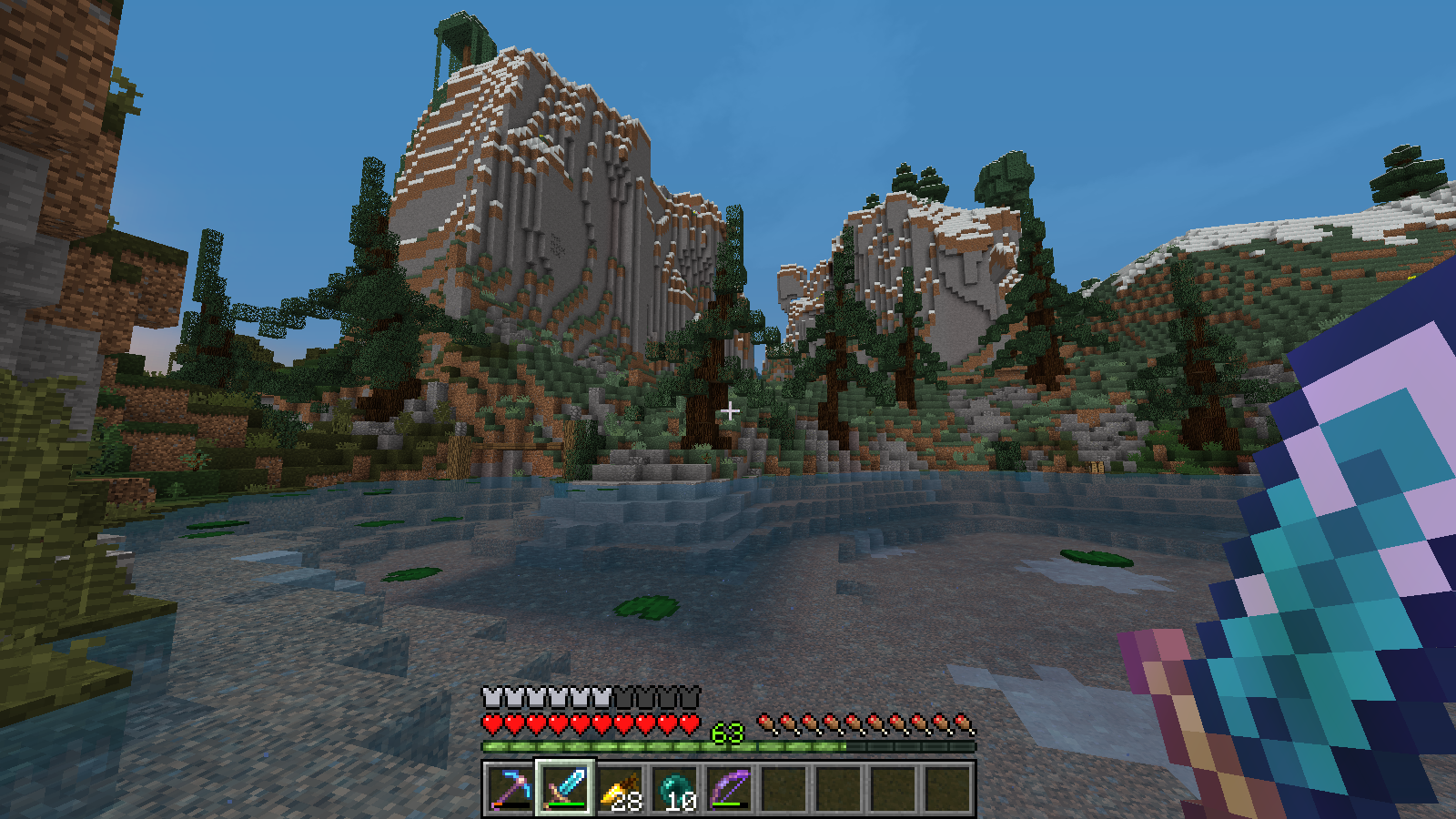Select the ender pearl stack slot
Image resolution: width=1456 pixels, height=819 pixels.
coord(674,788)
